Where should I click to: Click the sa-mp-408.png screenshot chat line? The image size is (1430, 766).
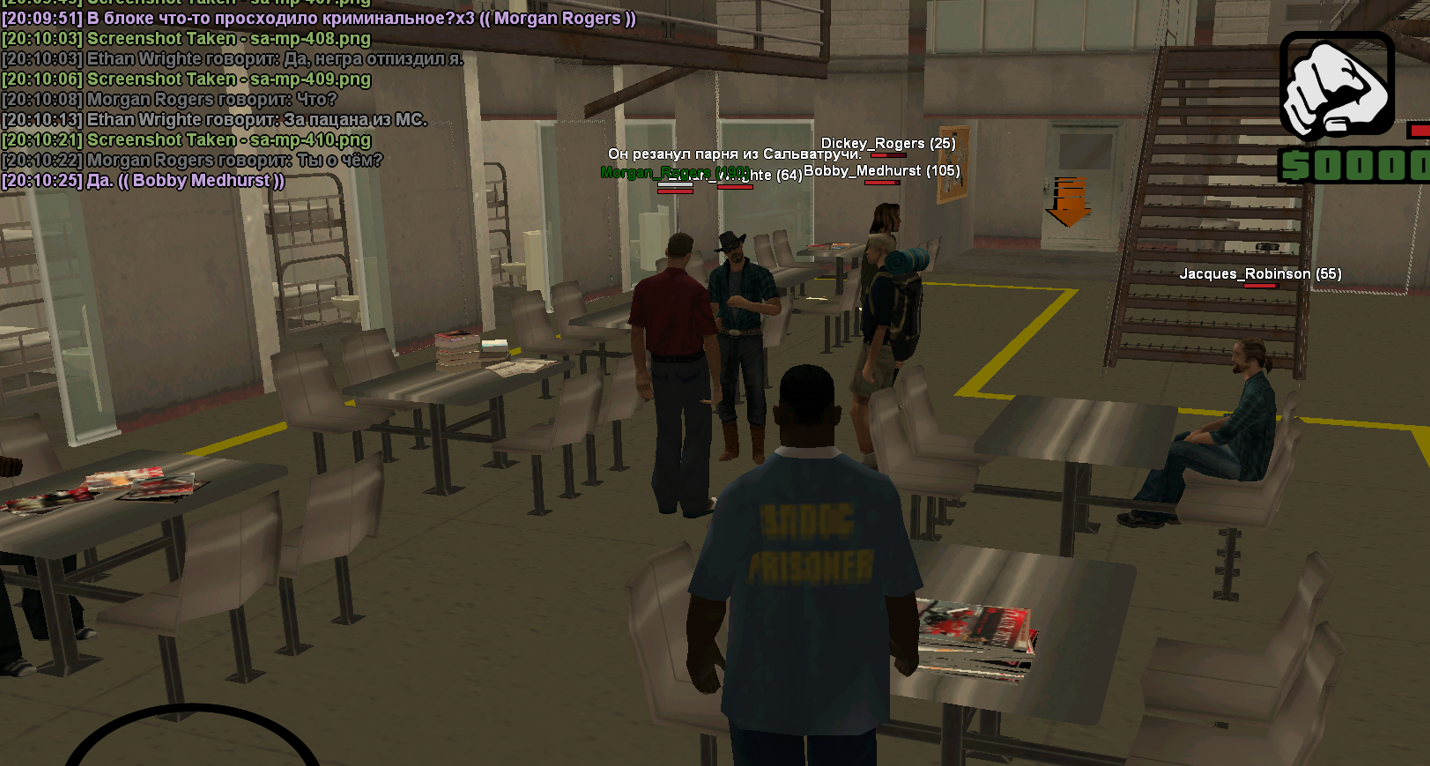point(186,39)
